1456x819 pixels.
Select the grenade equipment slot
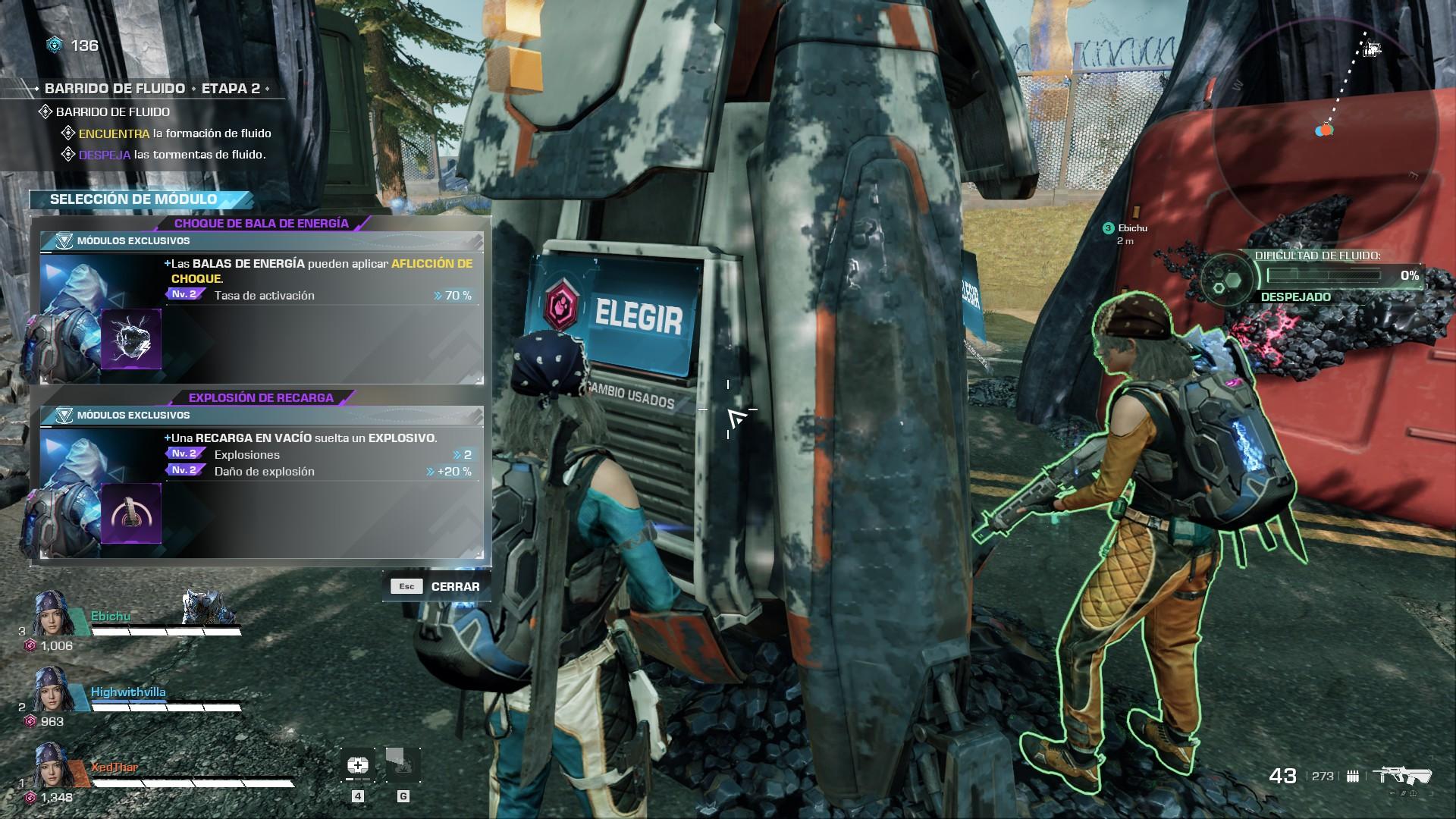point(403,767)
